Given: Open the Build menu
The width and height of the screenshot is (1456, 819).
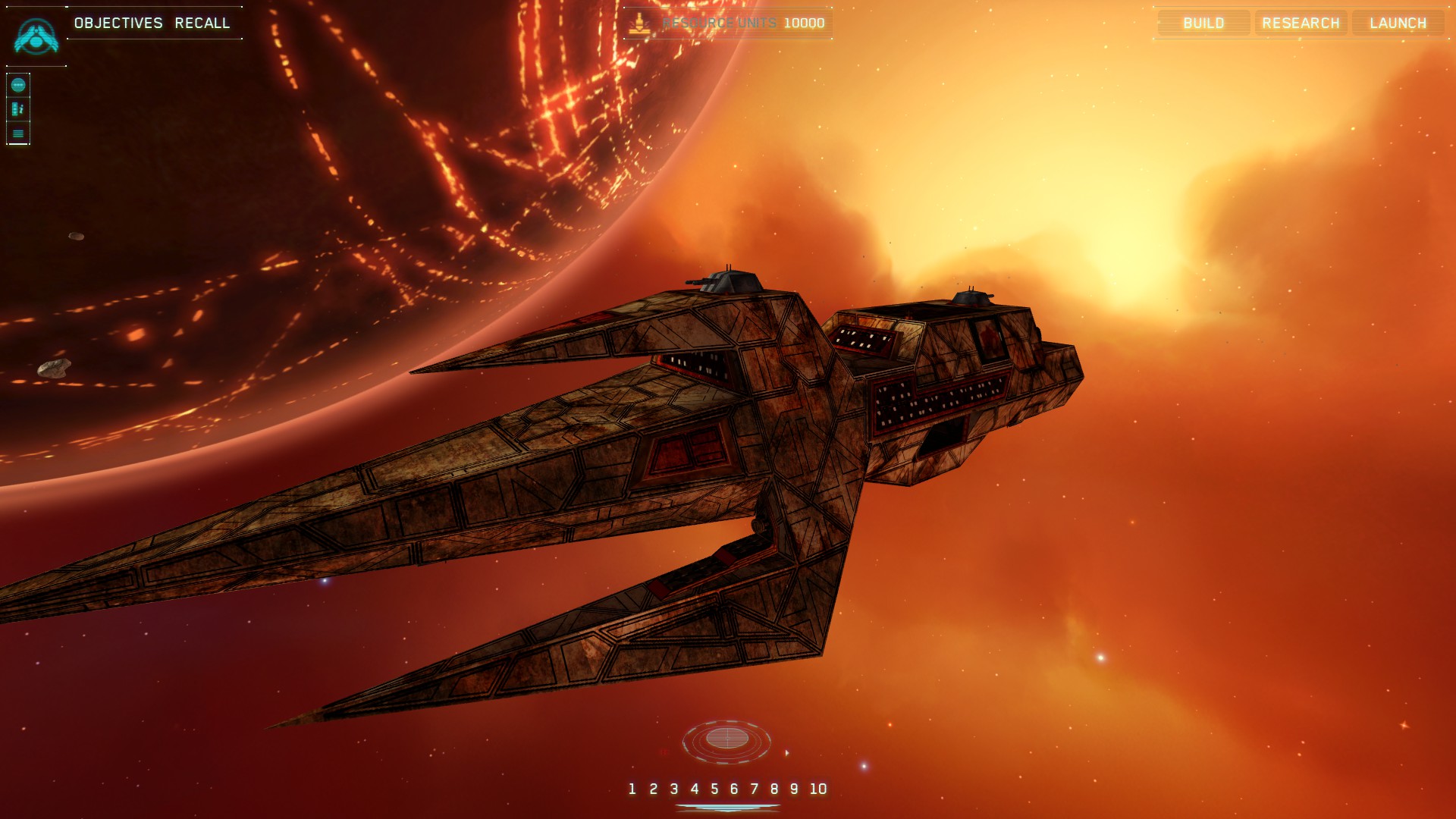Looking at the screenshot, I should coord(1203,23).
